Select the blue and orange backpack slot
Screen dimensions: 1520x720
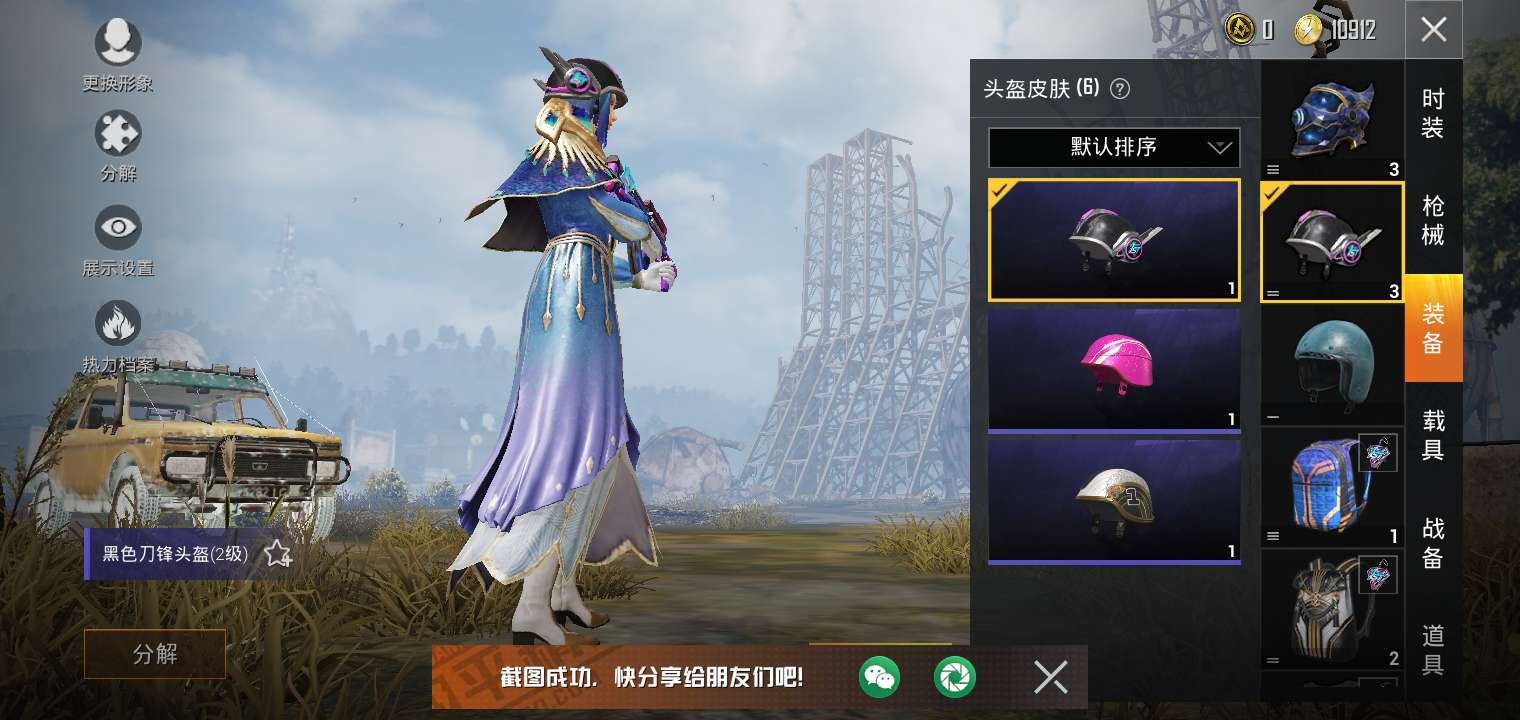click(1331, 487)
